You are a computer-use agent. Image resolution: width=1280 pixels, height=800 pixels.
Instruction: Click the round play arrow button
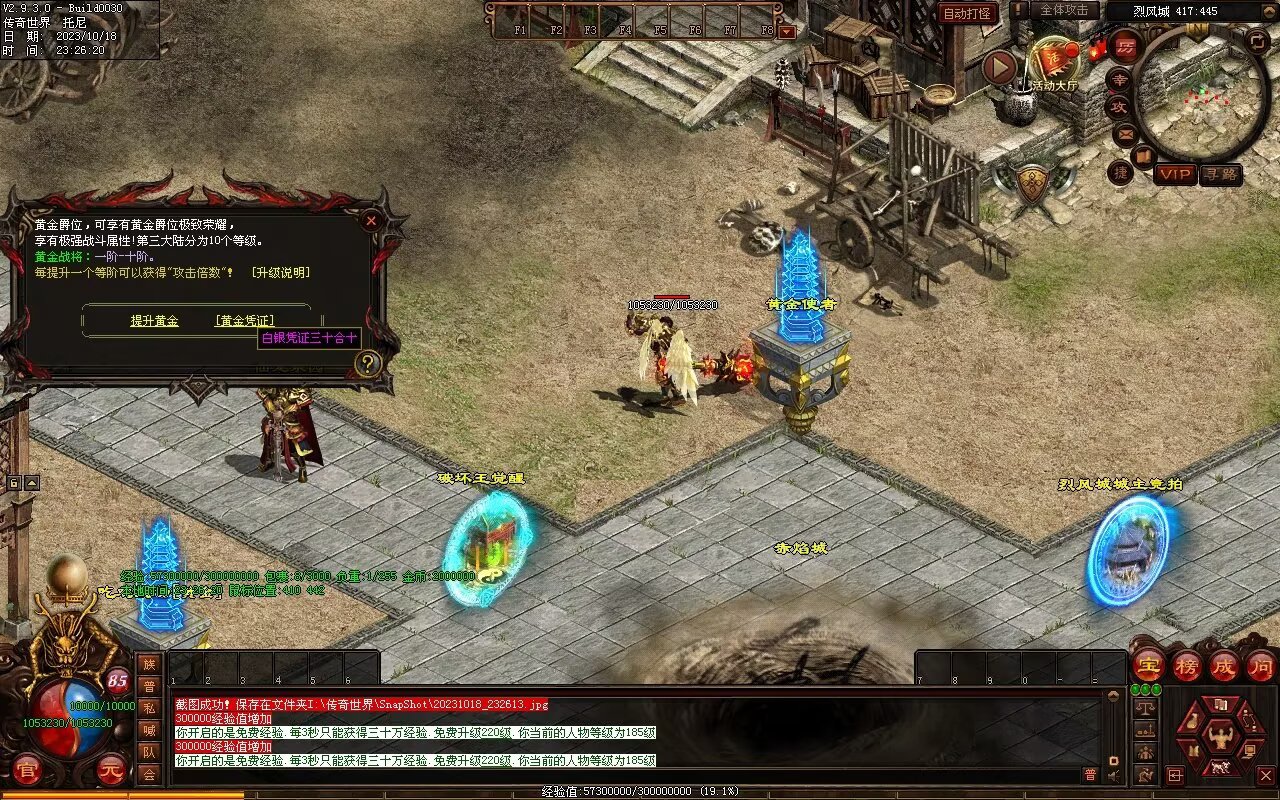coord(999,67)
